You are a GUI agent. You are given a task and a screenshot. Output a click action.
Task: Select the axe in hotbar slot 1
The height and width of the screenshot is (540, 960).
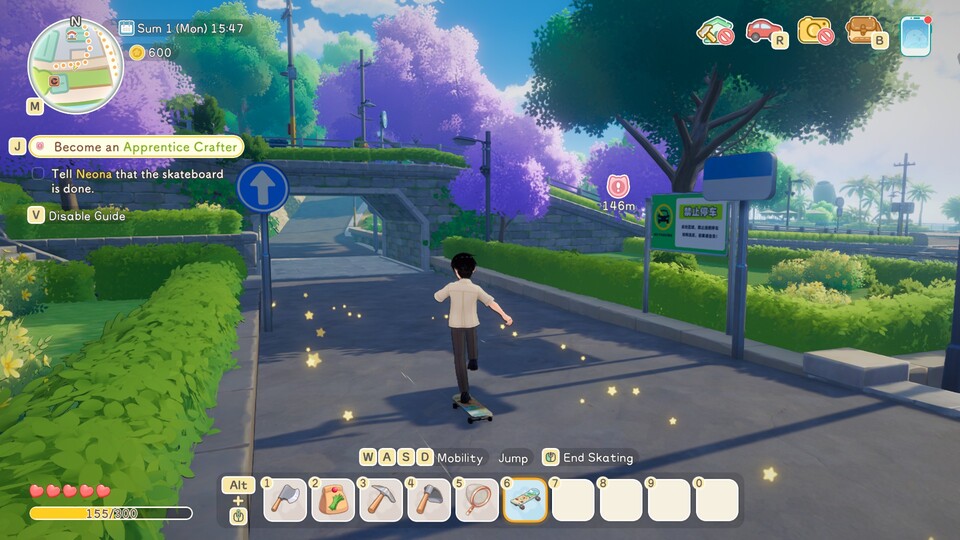(x=285, y=500)
